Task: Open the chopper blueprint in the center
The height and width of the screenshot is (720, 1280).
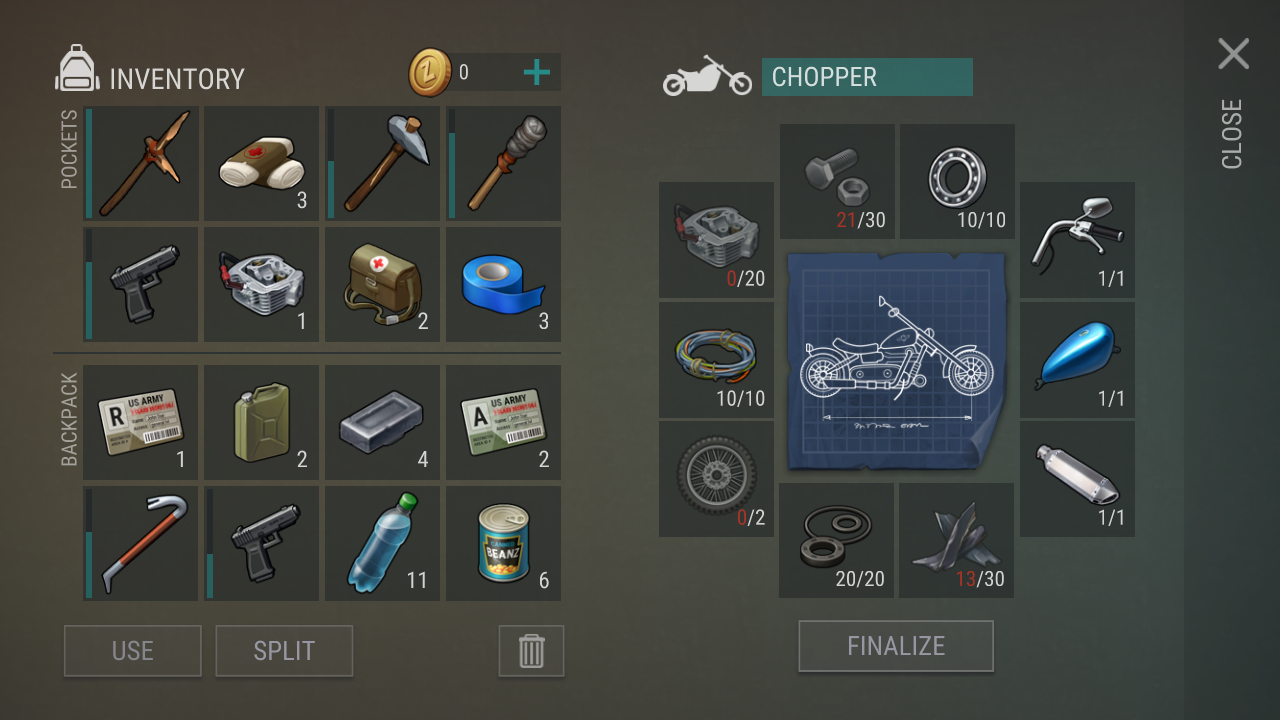Action: coord(896,360)
